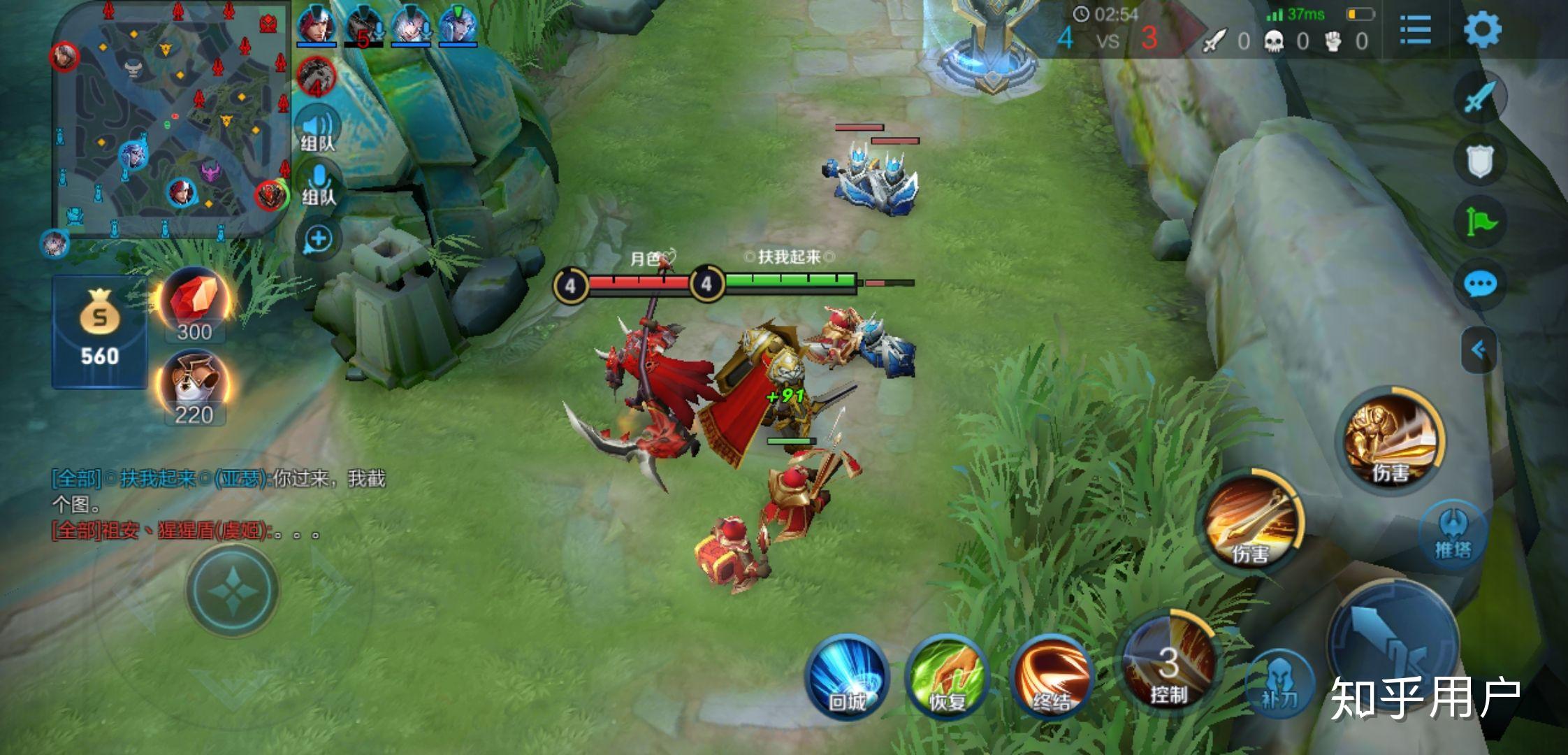Toggle the team microphone button
This screenshot has height=755, width=1568.
[319, 184]
